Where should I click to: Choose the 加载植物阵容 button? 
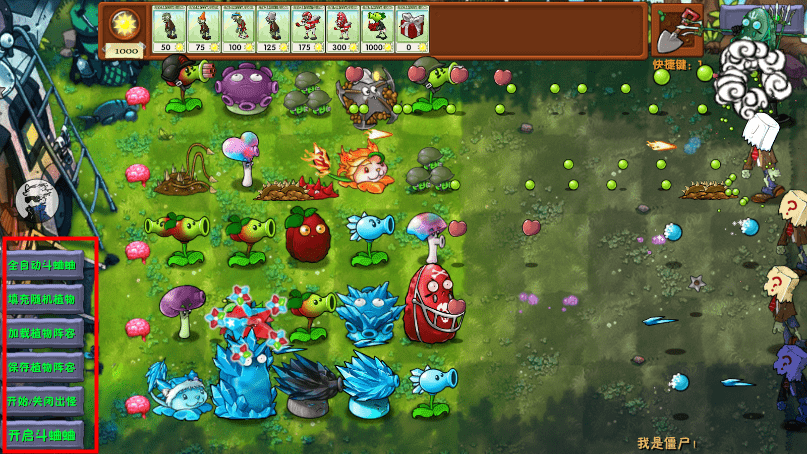(44, 333)
